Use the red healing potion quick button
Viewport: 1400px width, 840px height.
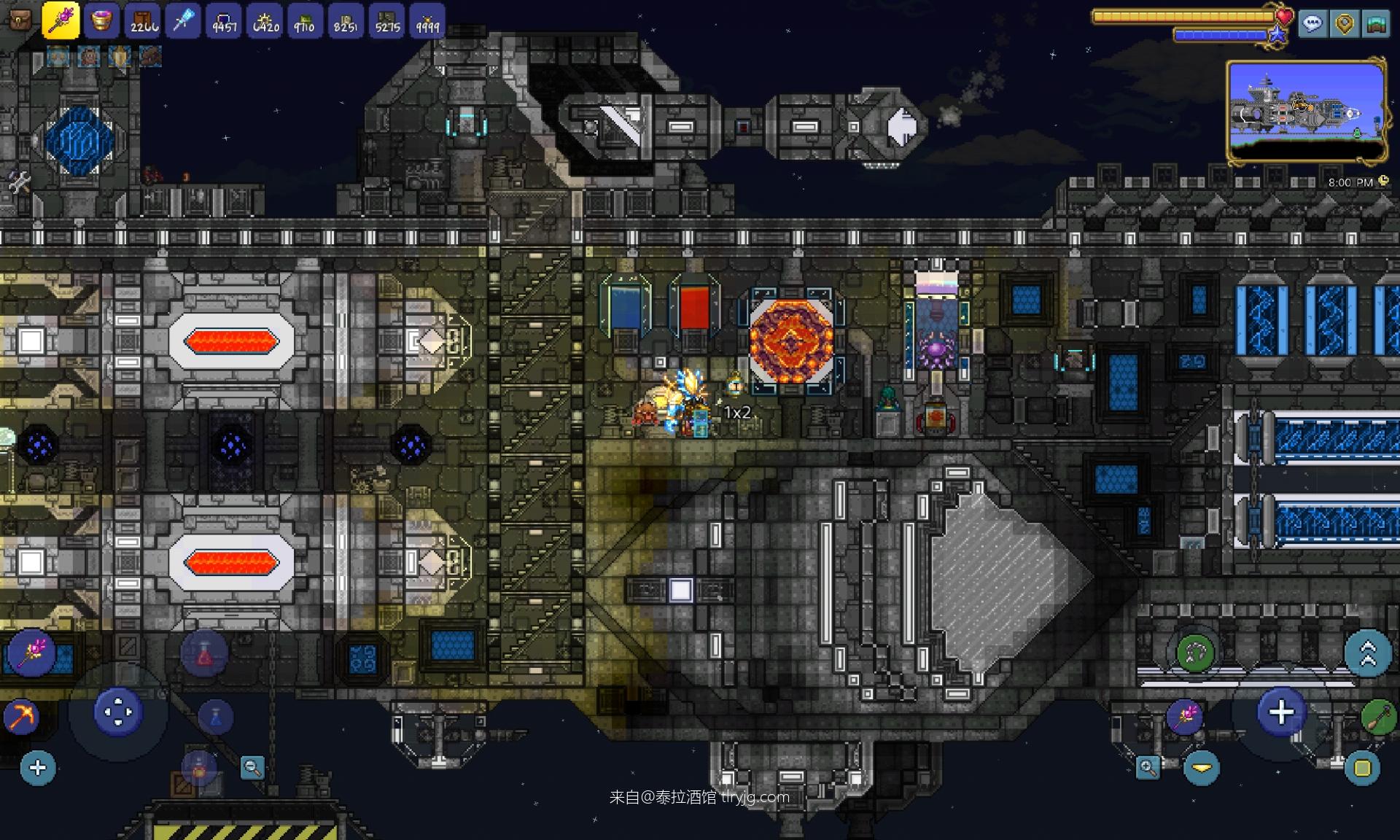(204, 654)
